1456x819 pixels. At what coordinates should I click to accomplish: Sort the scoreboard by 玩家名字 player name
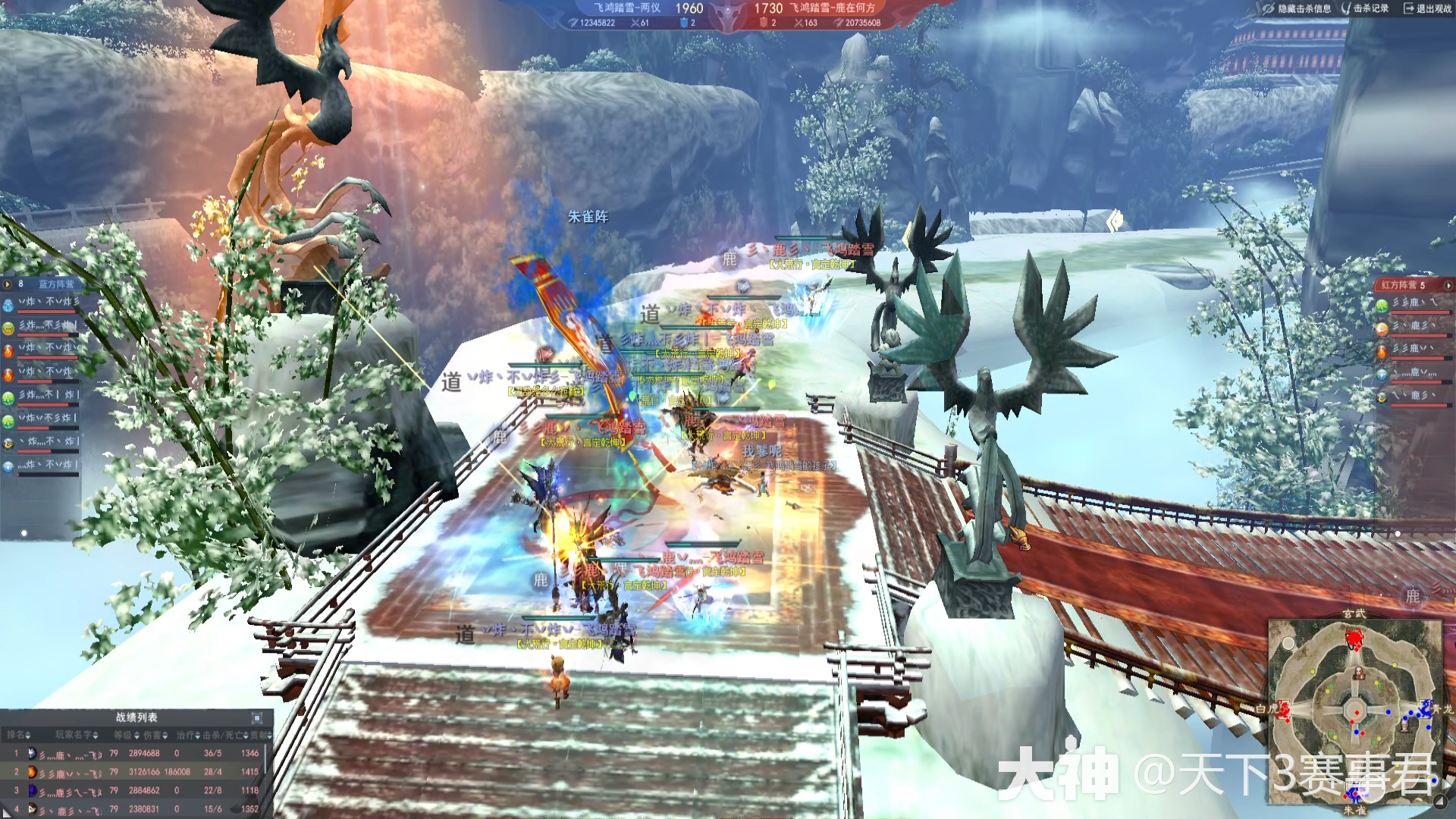click(77, 735)
